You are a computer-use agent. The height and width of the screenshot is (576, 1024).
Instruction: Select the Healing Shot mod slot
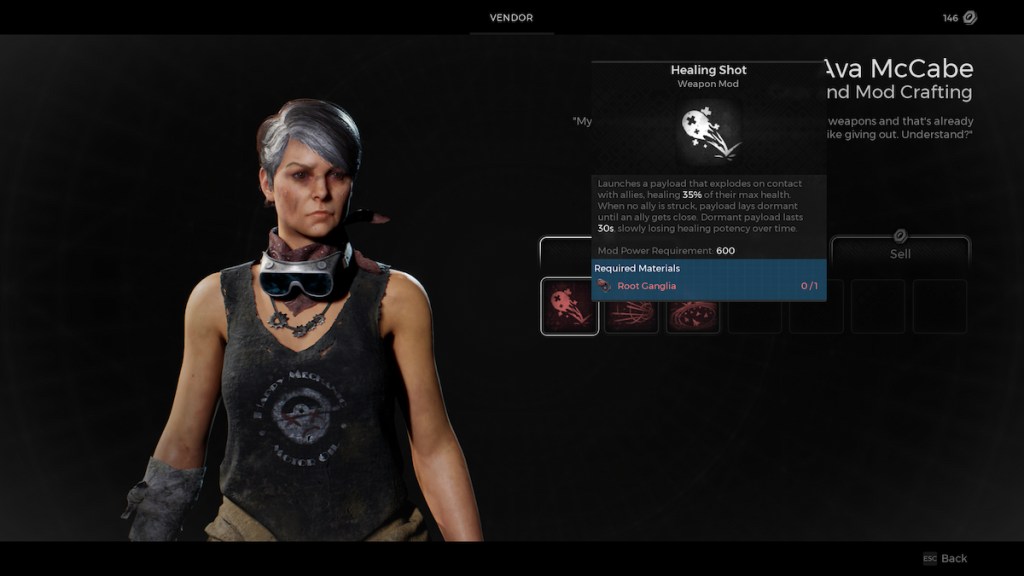pyautogui.click(x=570, y=306)
